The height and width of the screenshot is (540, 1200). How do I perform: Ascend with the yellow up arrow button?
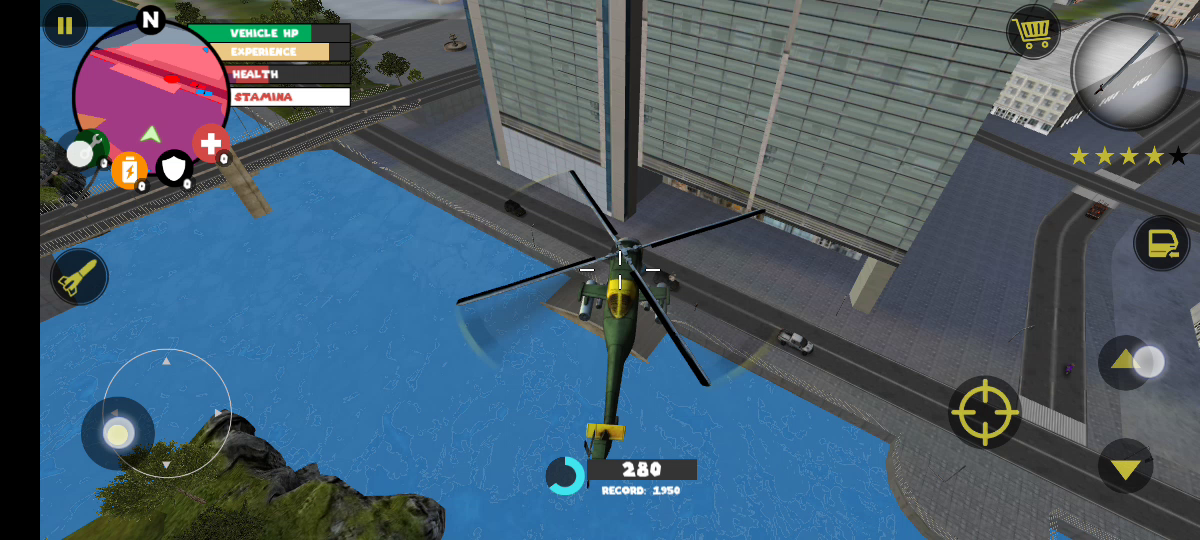[1125, 362]
